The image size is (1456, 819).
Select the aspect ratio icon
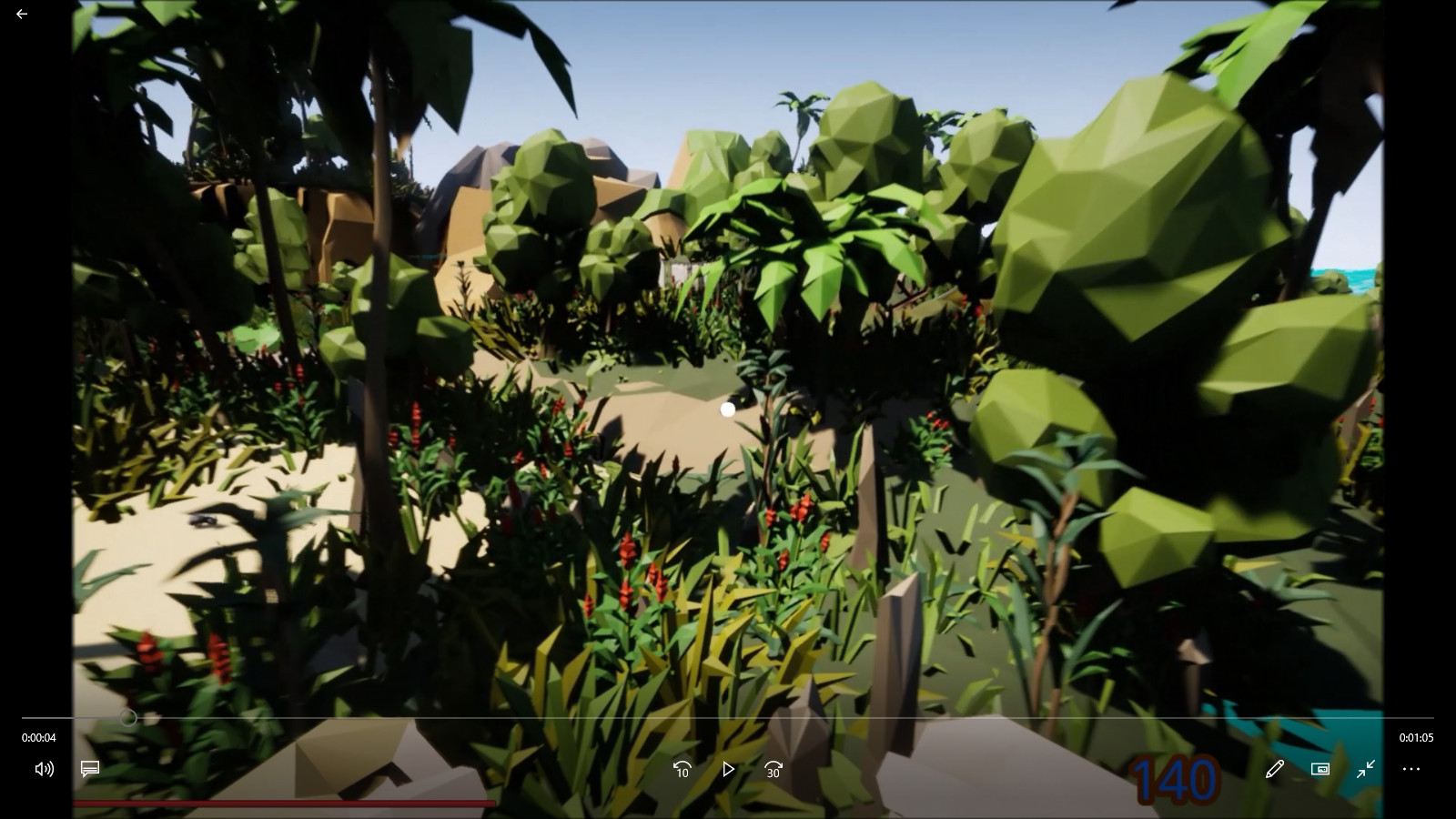[1319, 769]
